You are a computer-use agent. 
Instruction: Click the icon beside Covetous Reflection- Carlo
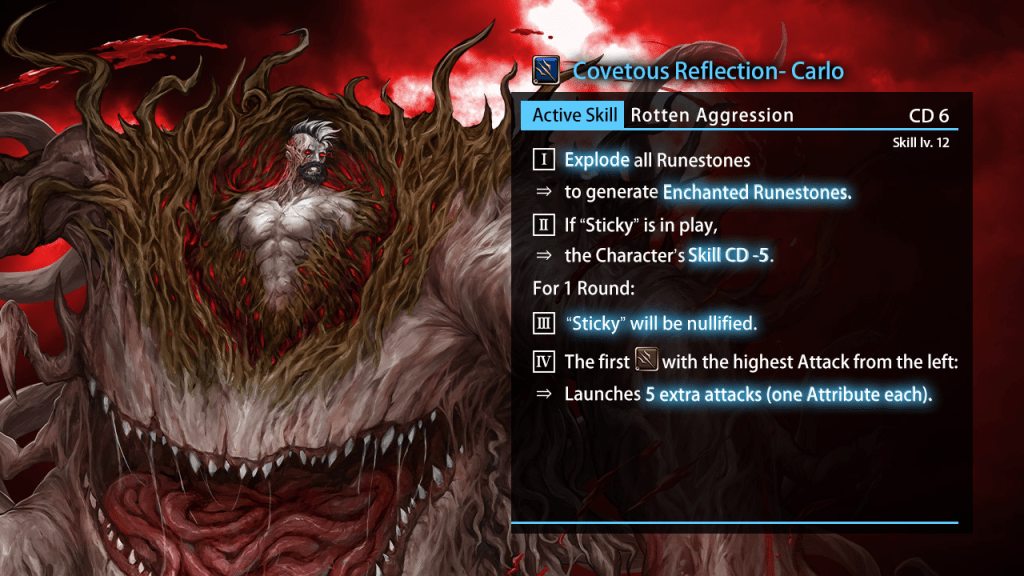[546, 71]
